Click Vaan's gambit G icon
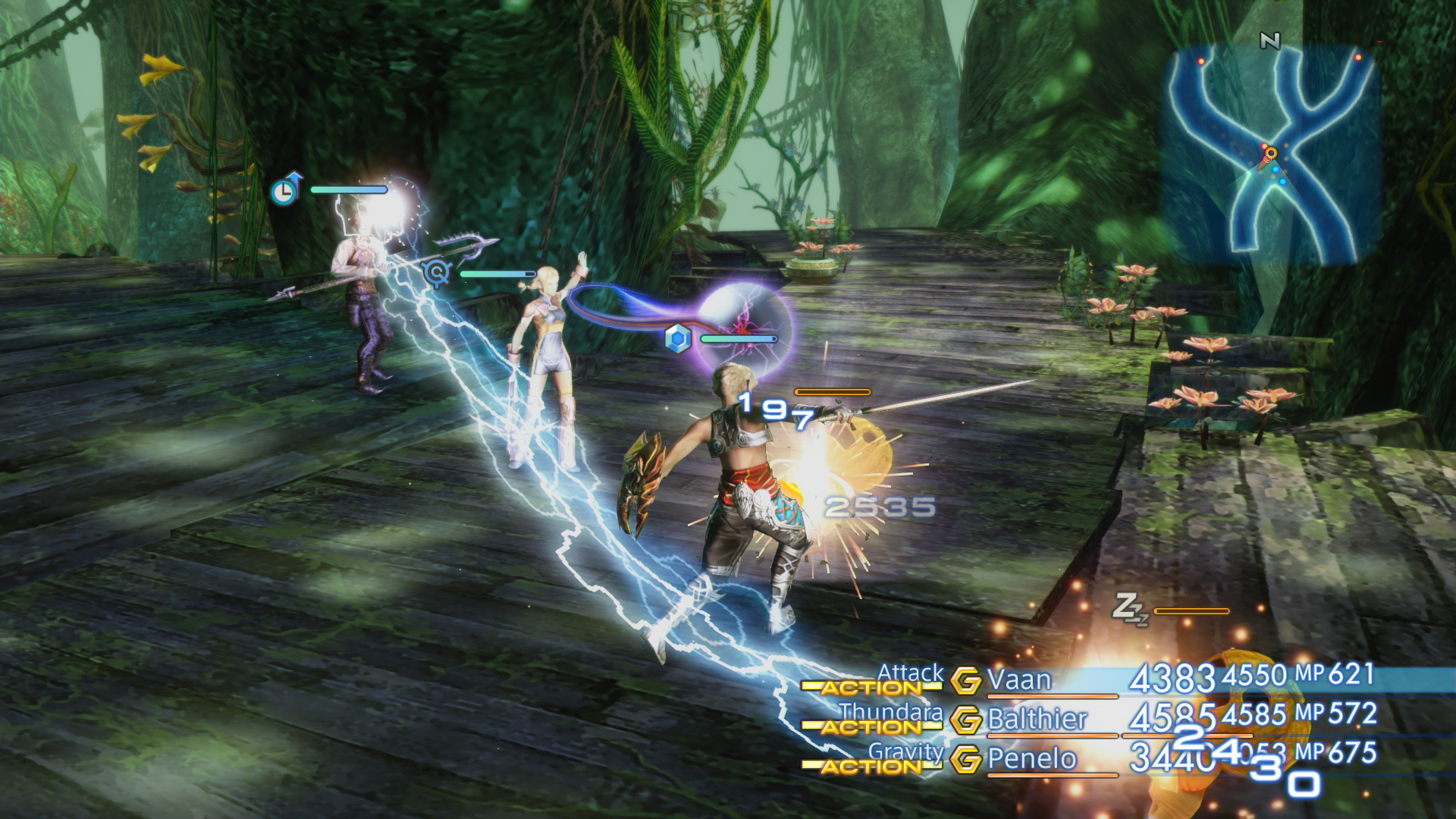The width and height of the screenshot is (1456, 819). pyautogui.click(x=966, y=681)
